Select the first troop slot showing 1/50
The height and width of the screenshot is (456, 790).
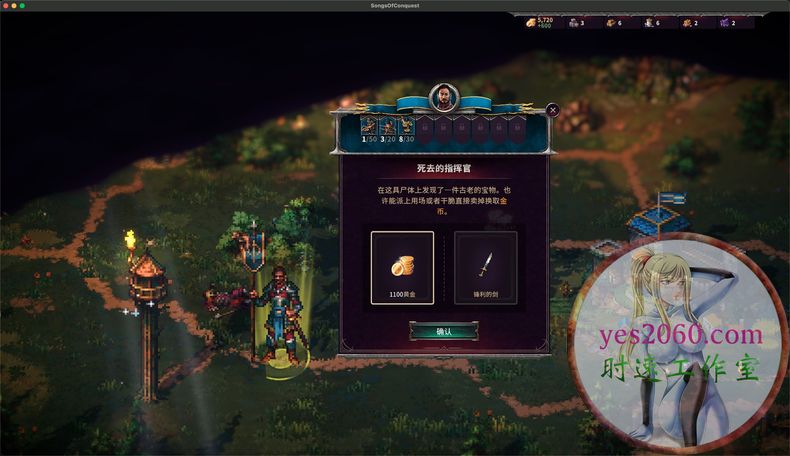point(370,127)
